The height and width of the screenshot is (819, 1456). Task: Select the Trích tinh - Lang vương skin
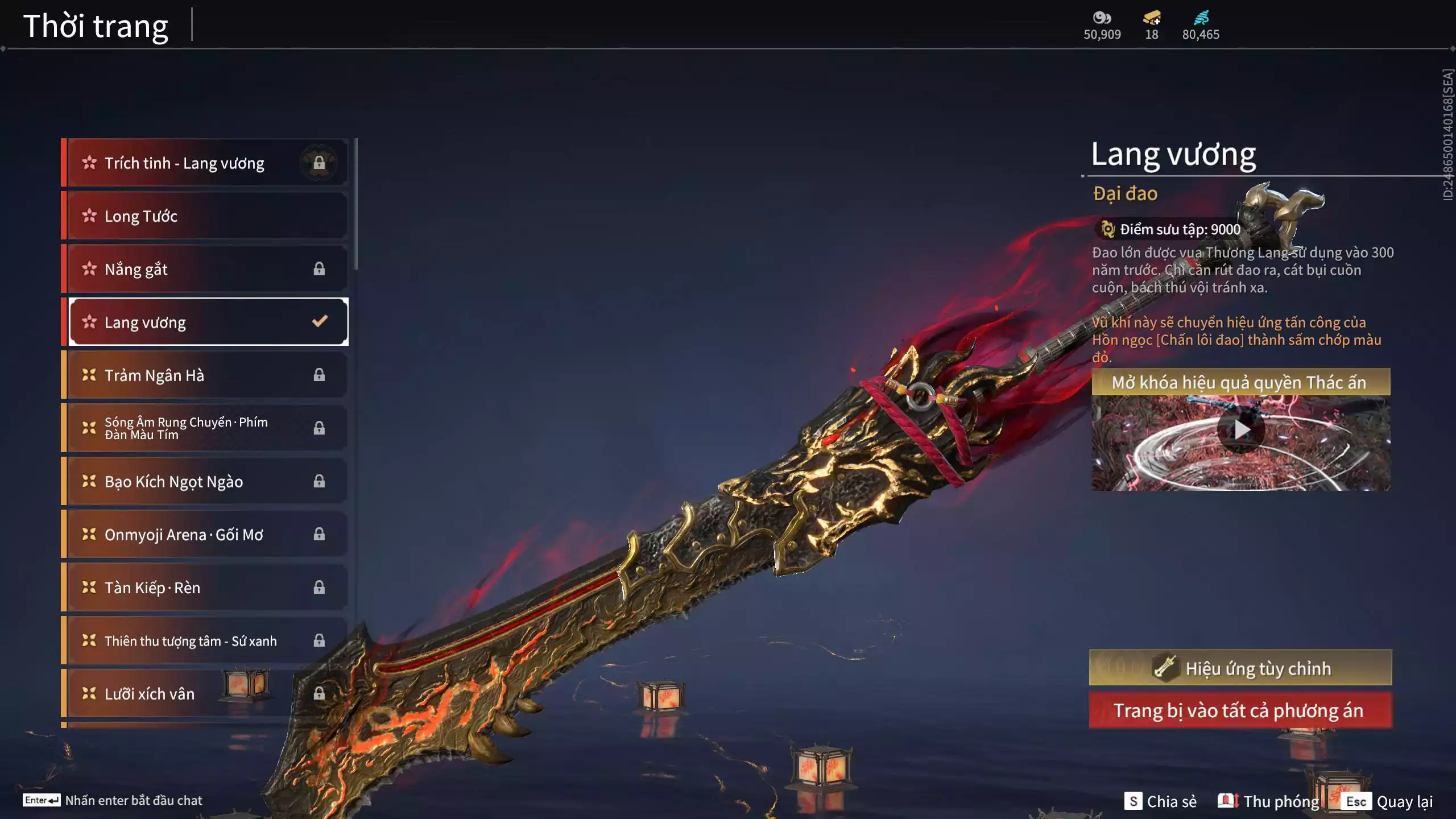[x=205, y=163]
